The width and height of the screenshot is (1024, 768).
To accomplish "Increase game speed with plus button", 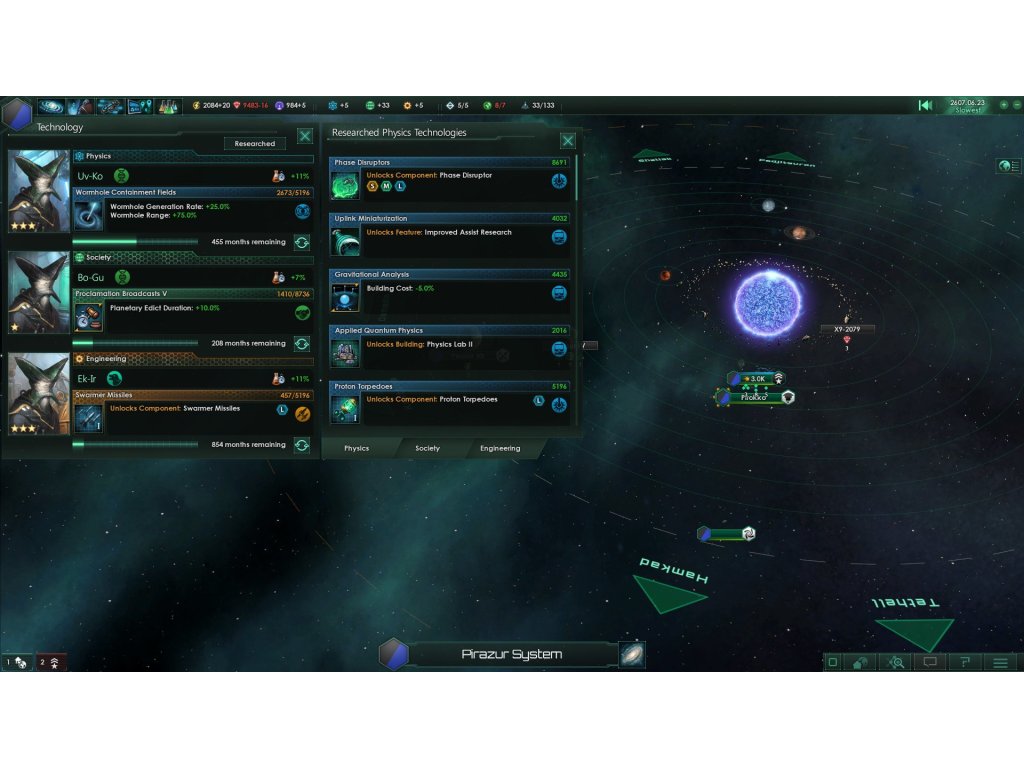I will pos(1004,105).
